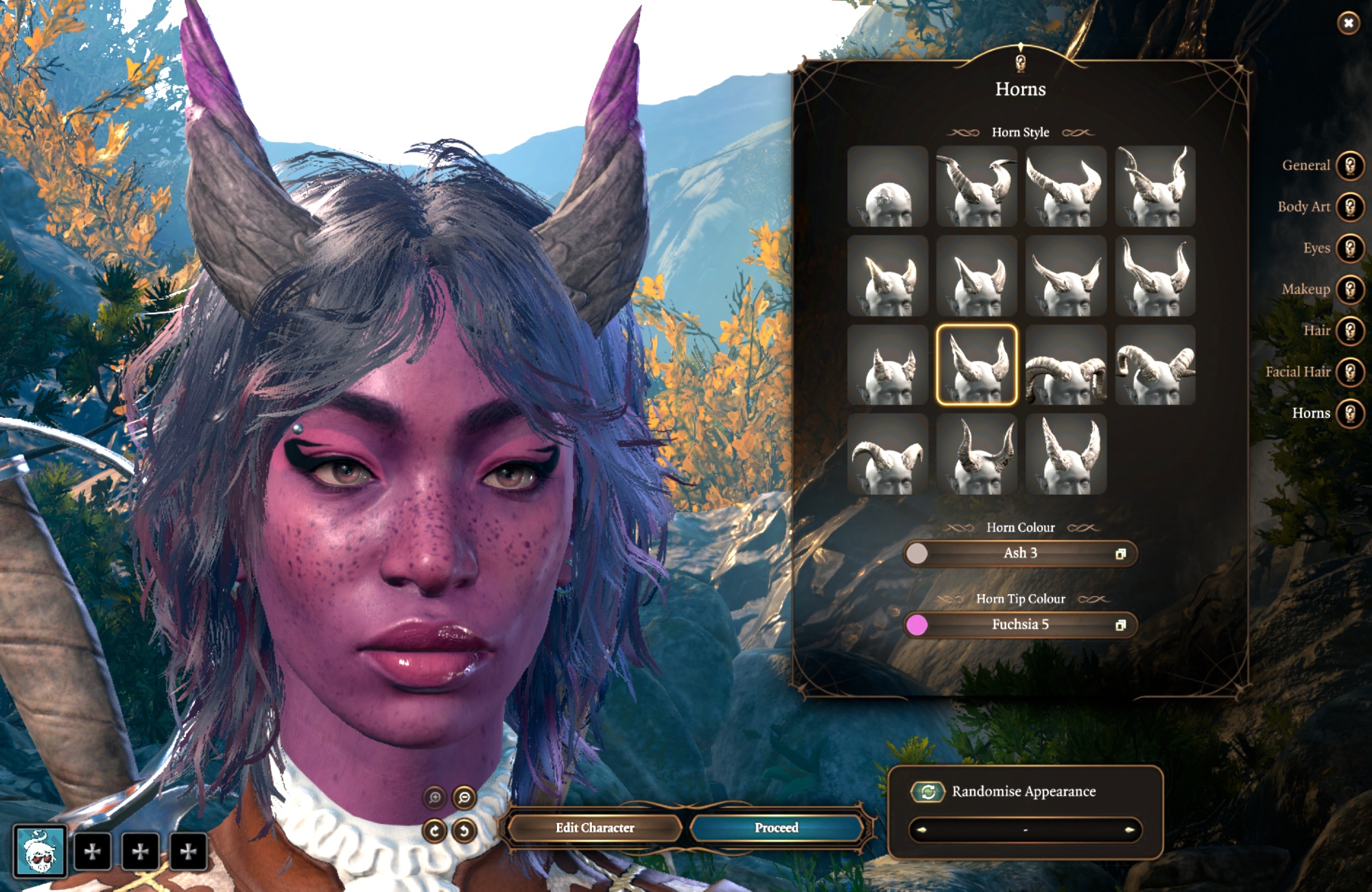
Task: Pick the currently highlighted horn style
Action: pyautogui.click(x=976, y=365)
